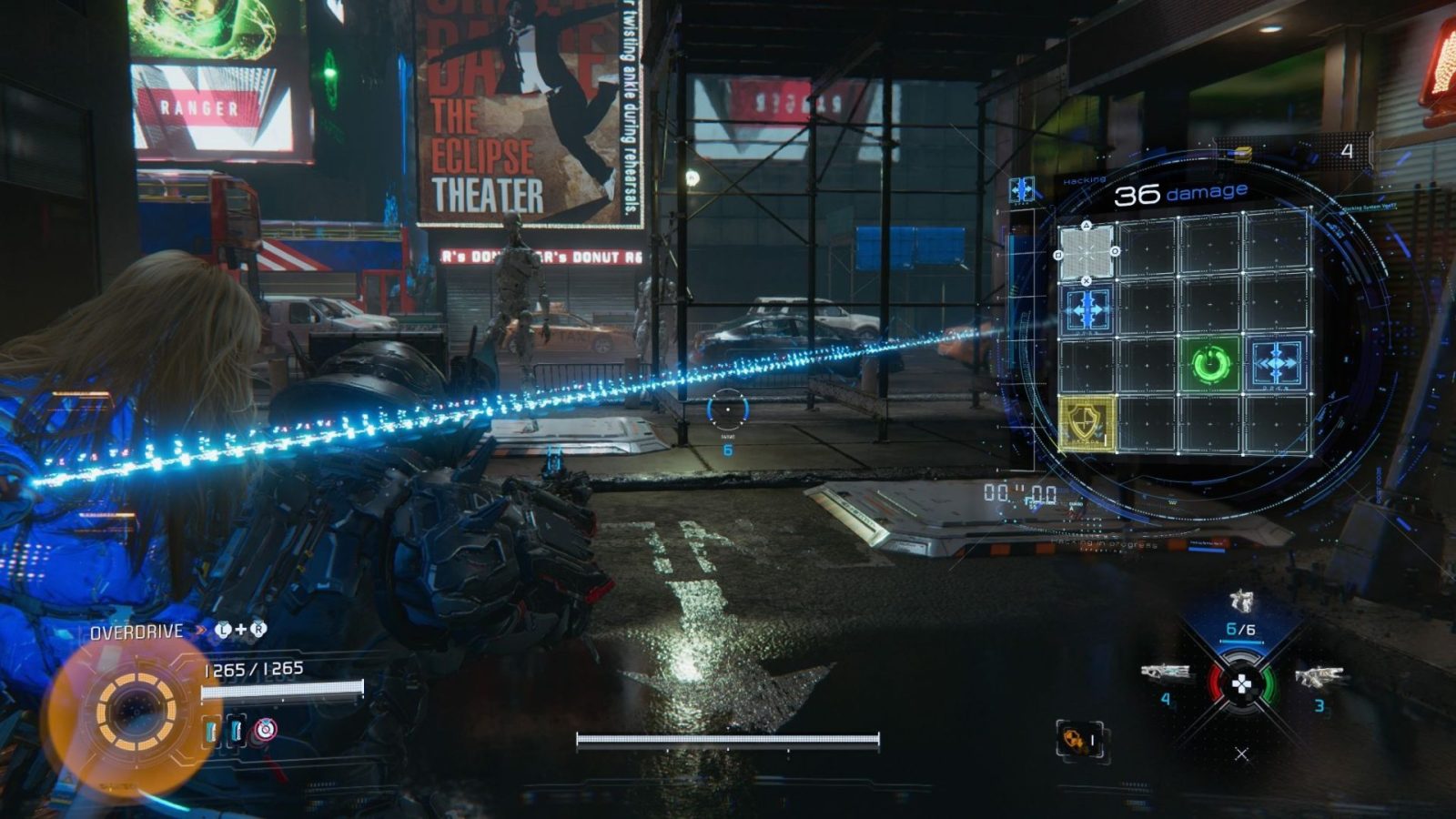Select the green power node hacking tile
This screenshot has height=819, width=1456.
tap(1211, 366)
